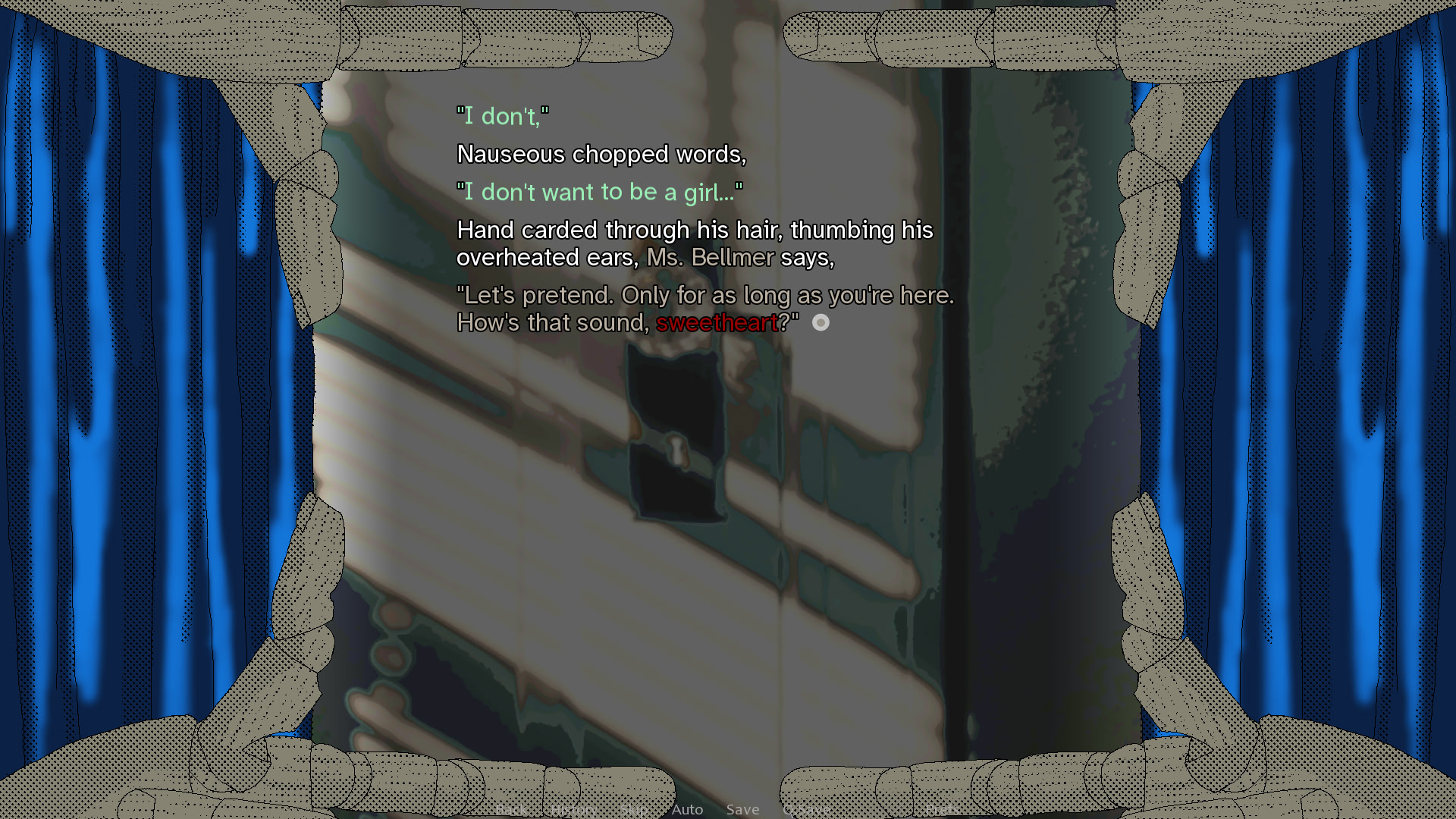Image resolution: width=1456 pixels, height=819 pixels.
Task: Open the Save screen
Action: (x=742, y=809)
